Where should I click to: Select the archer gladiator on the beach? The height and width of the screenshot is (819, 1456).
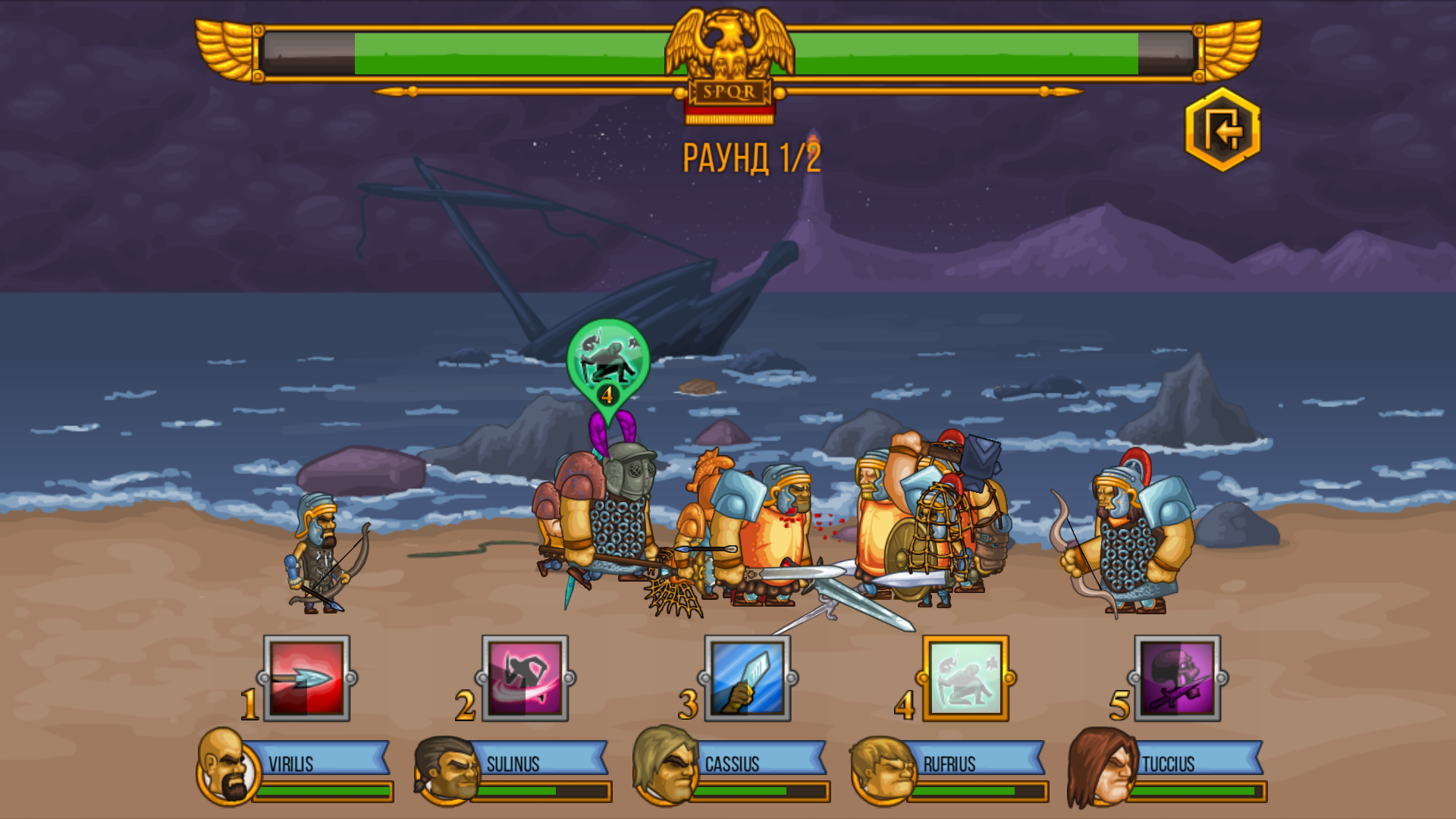click(318, 554)
